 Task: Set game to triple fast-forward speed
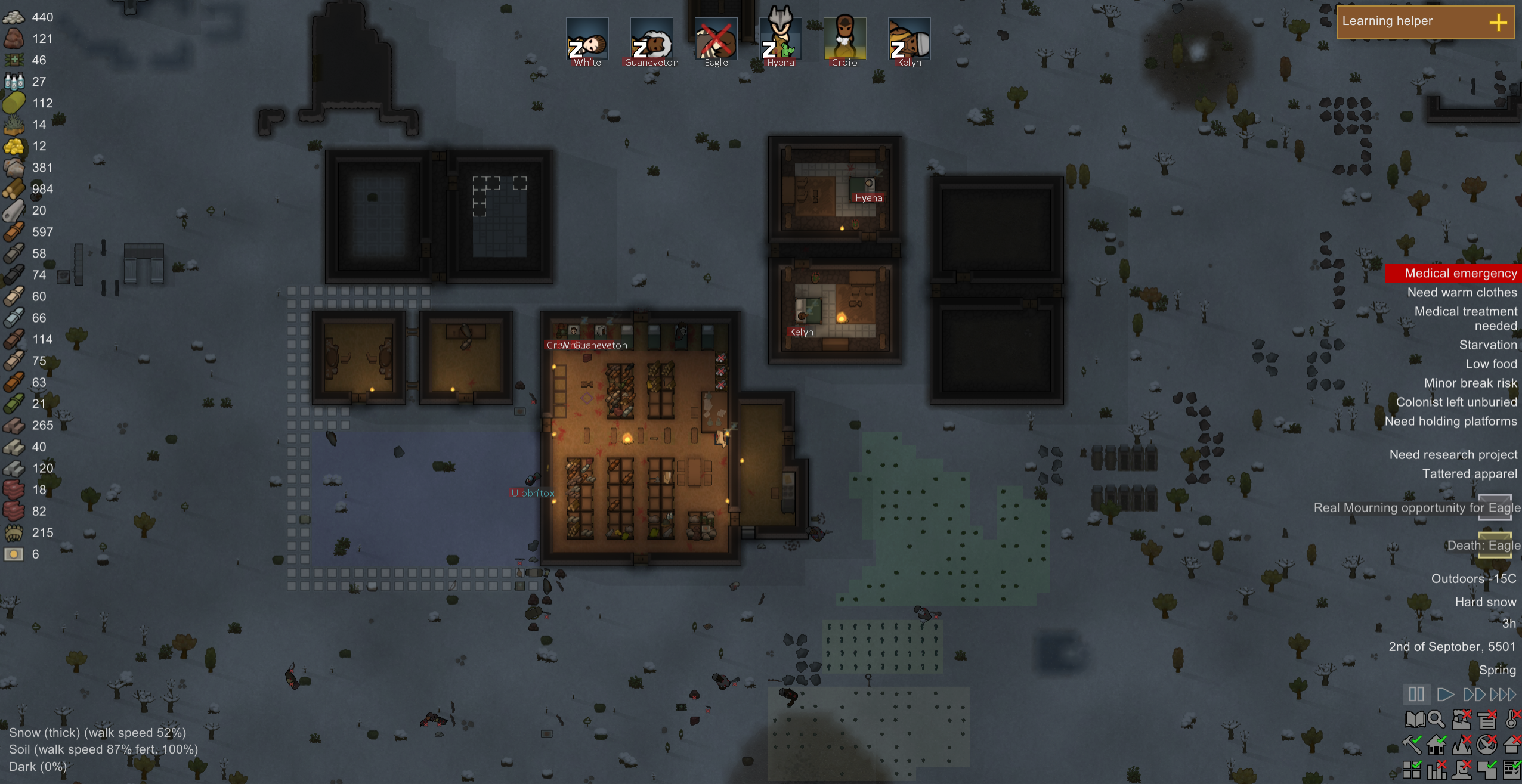pyautogui.click(x=1503, y=694)
